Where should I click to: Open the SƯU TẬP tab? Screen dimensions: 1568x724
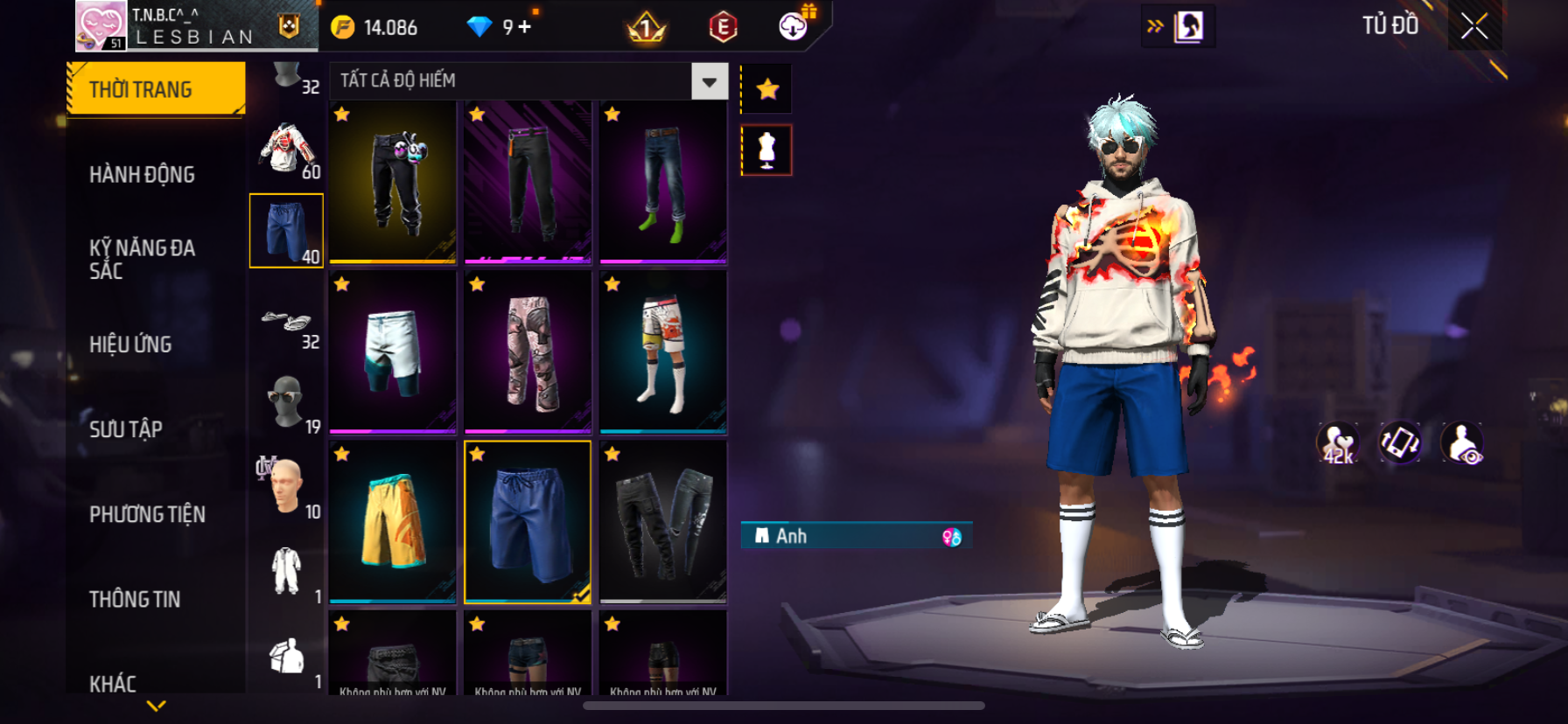[126, 428]
